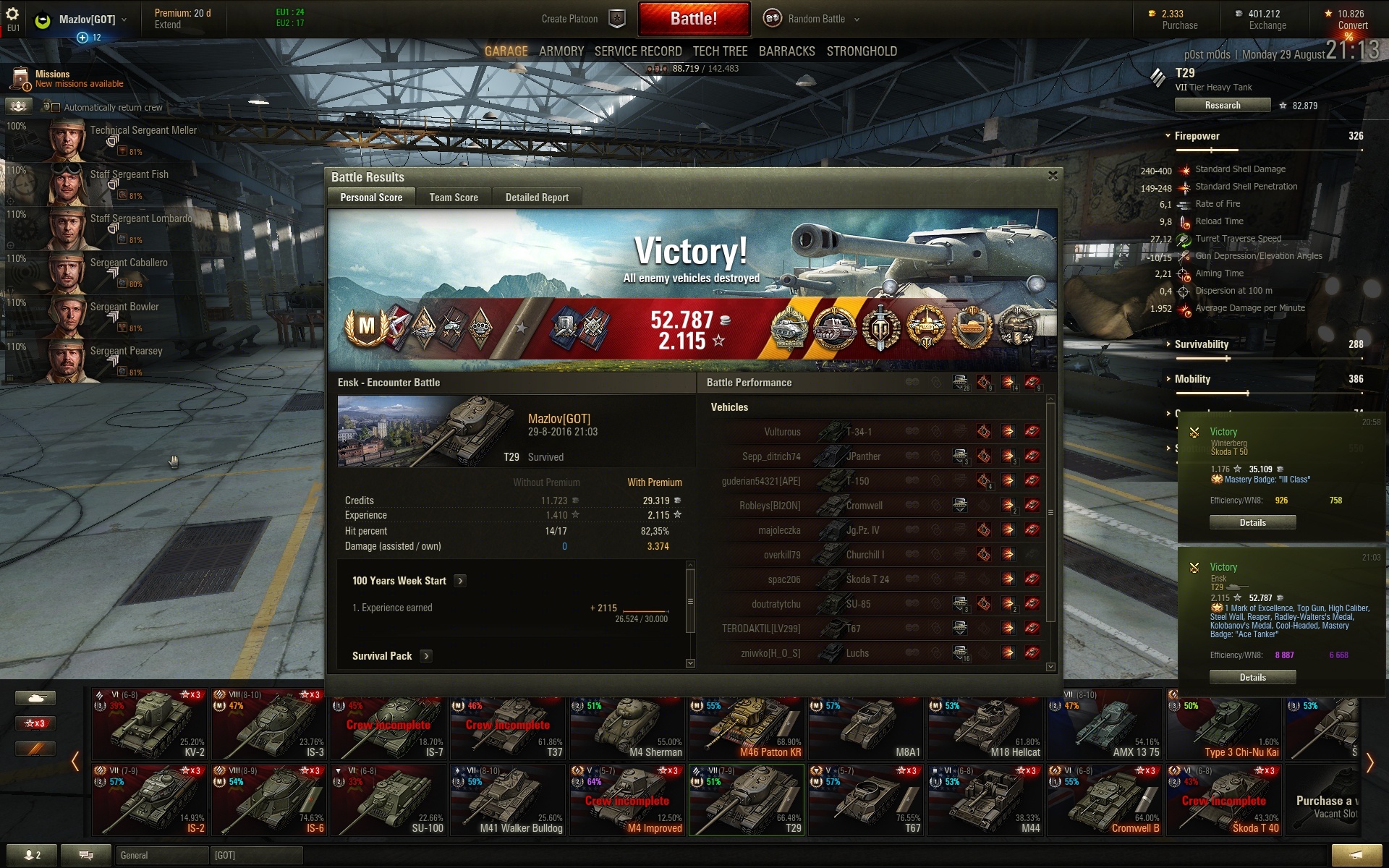Open the game settings gear icon
This screenshot has height=868, width=1389.
tap(12, 14)
